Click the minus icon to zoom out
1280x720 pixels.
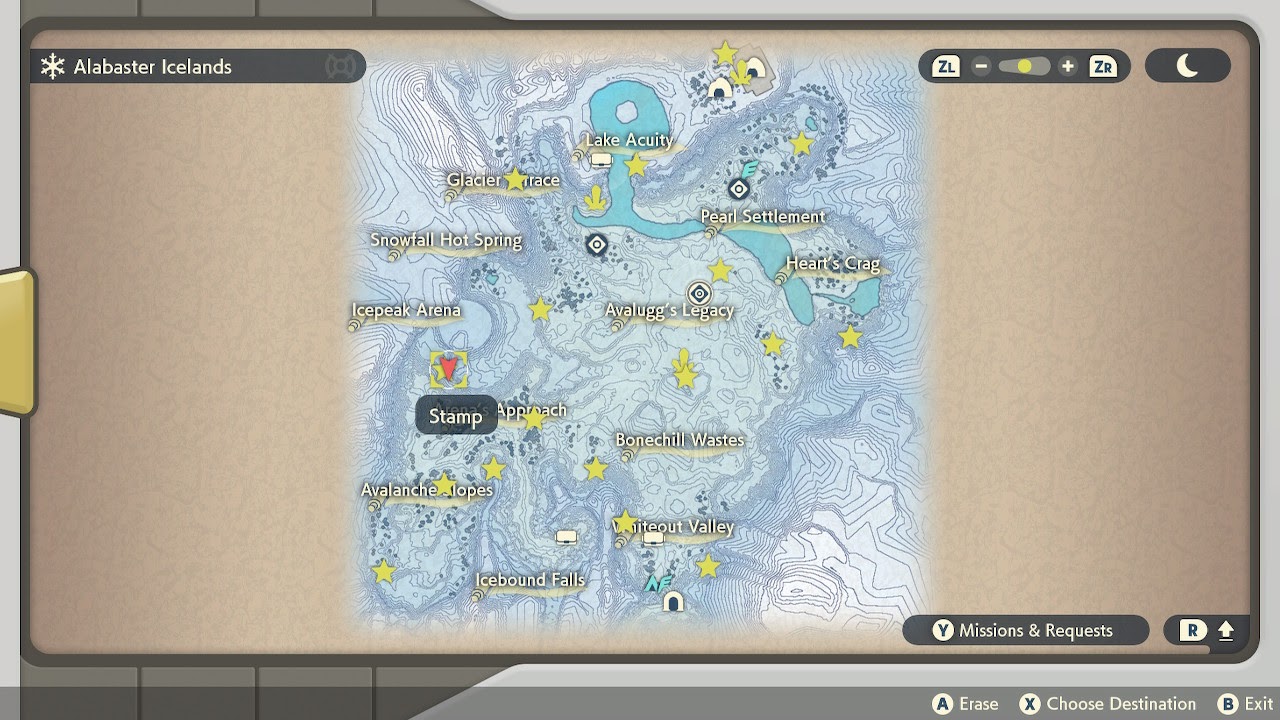pos(981,66)
